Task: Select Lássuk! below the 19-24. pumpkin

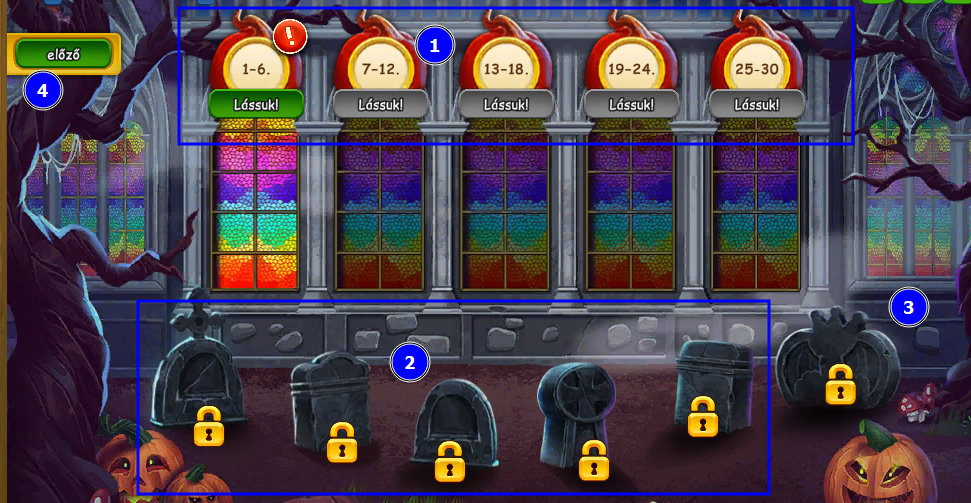Action: tap(631, 104)
